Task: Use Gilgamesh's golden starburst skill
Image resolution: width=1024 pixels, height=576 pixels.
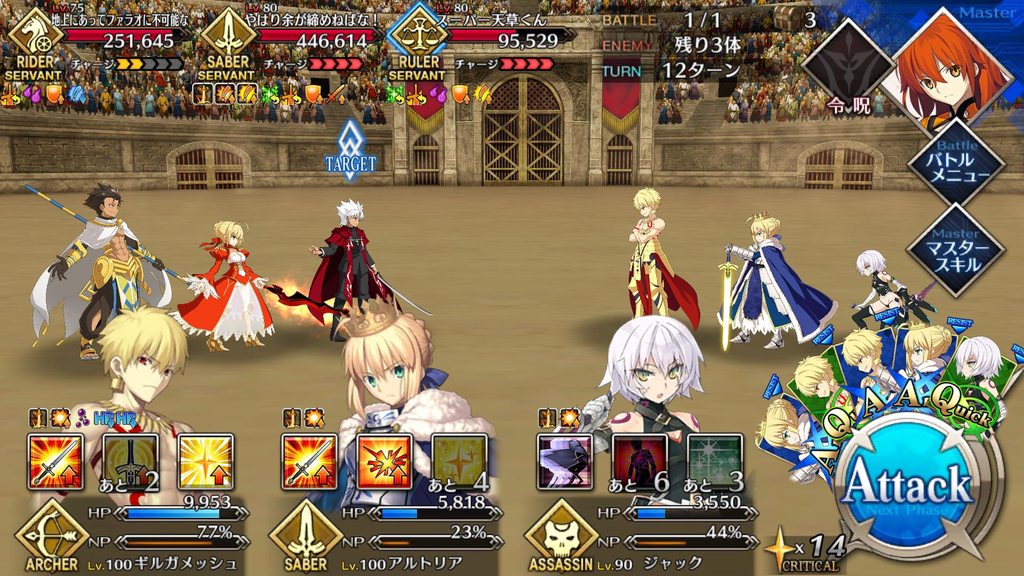Action: 205,461
